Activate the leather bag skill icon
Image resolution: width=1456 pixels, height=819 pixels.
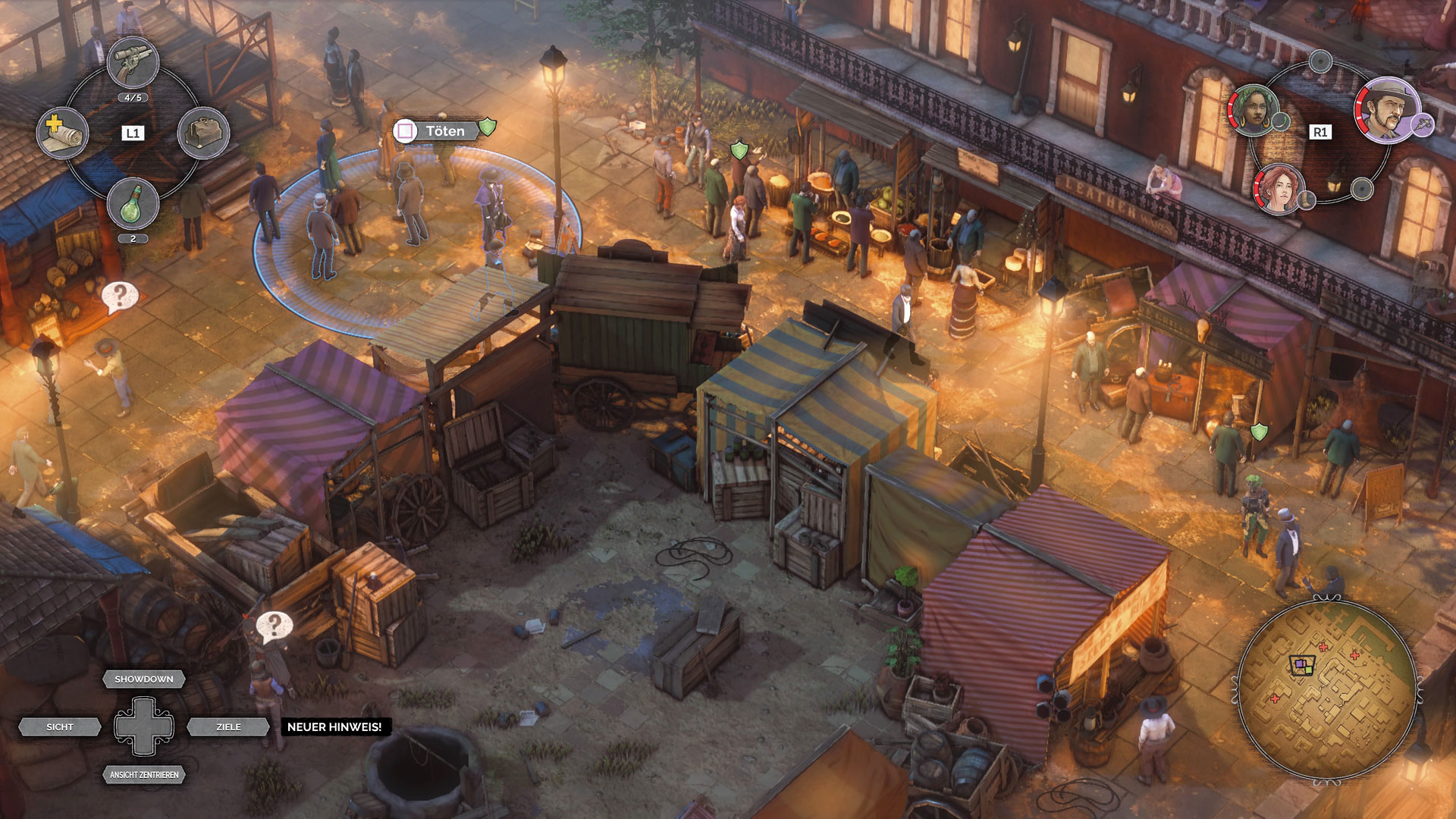(203, 133)
